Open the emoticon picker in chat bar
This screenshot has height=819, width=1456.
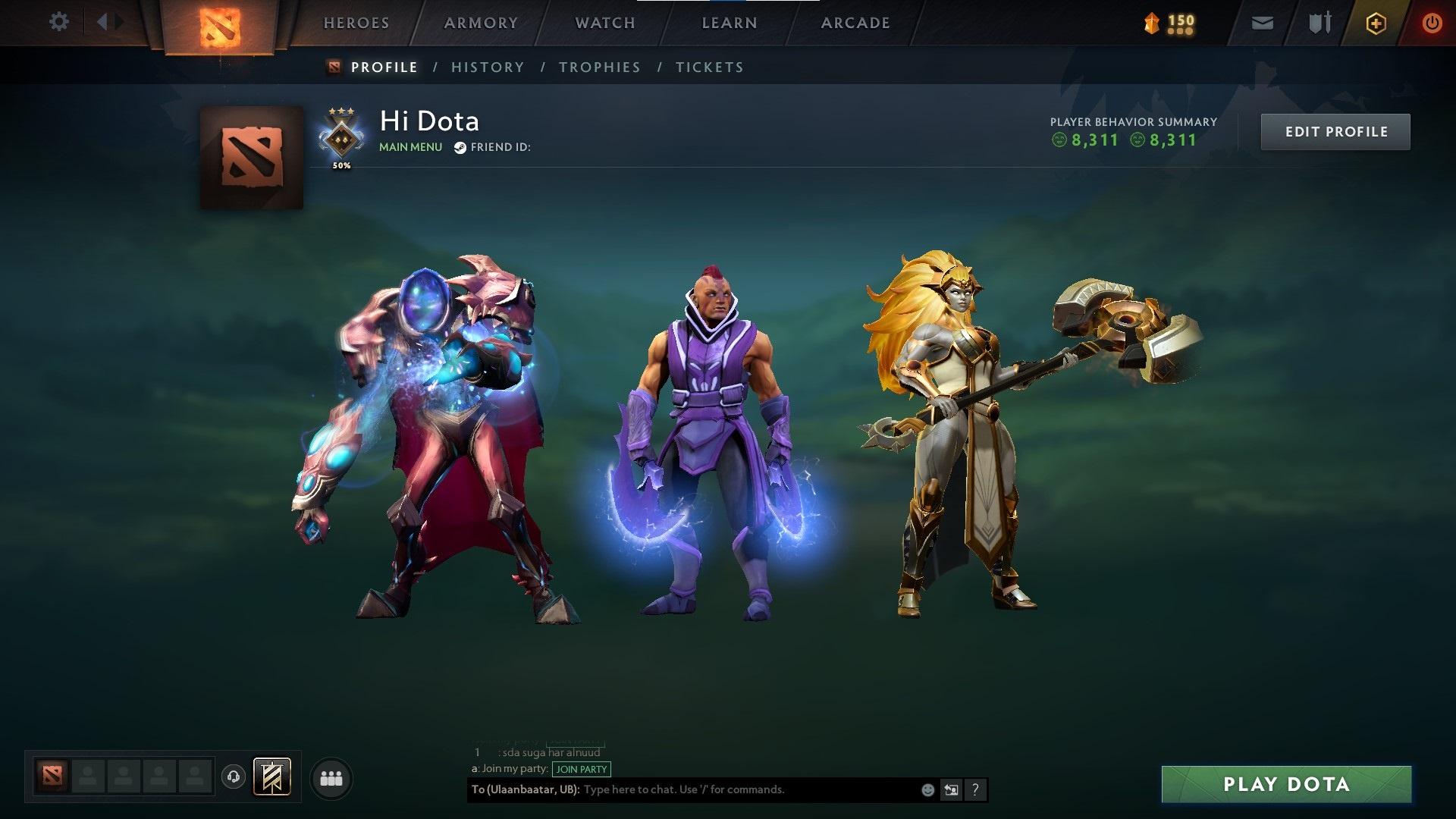coord(927,789)
